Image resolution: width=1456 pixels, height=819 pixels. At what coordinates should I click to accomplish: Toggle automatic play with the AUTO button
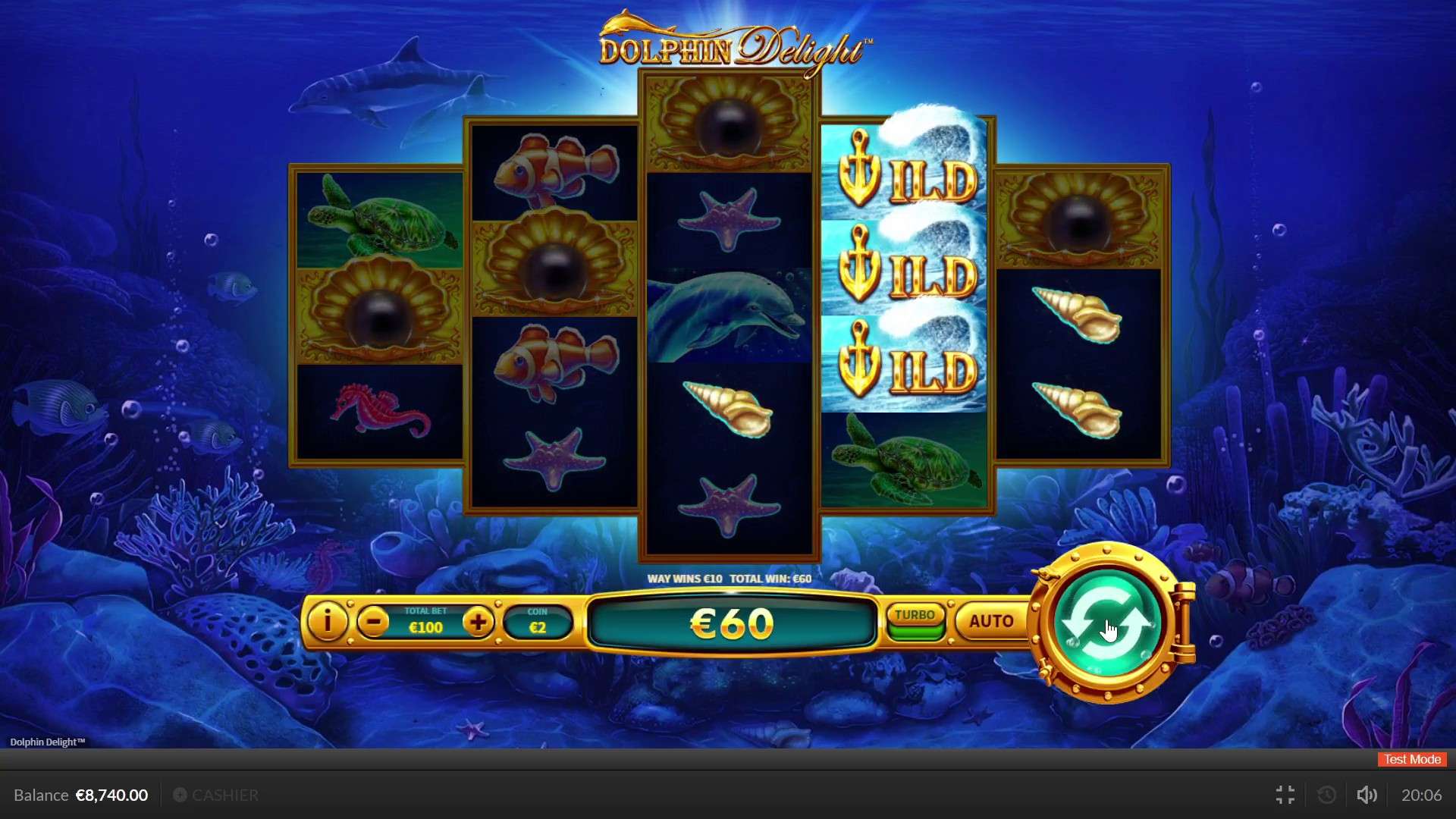pyautogui.click(x=990, y=621)
